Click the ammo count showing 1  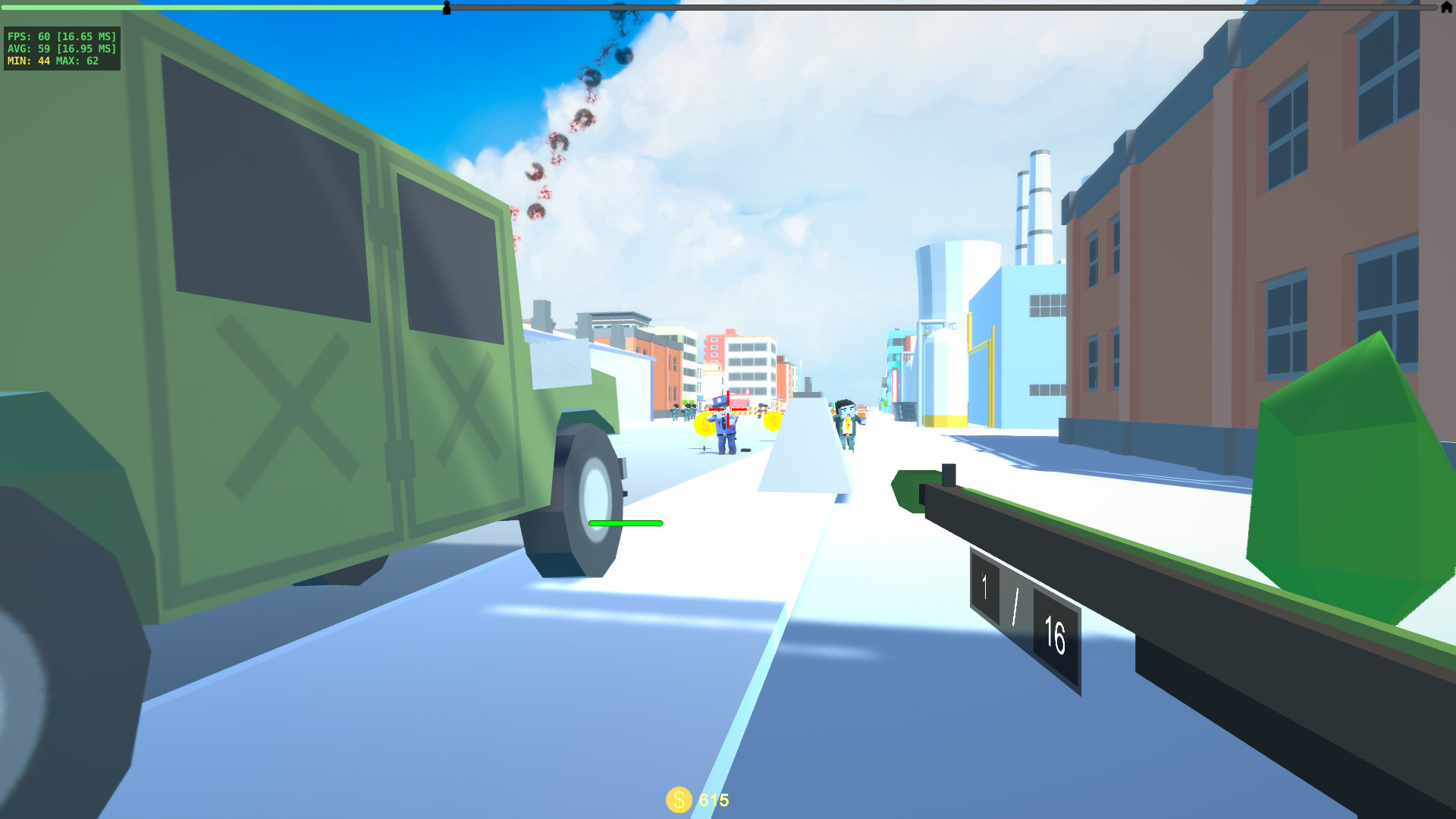984,583
